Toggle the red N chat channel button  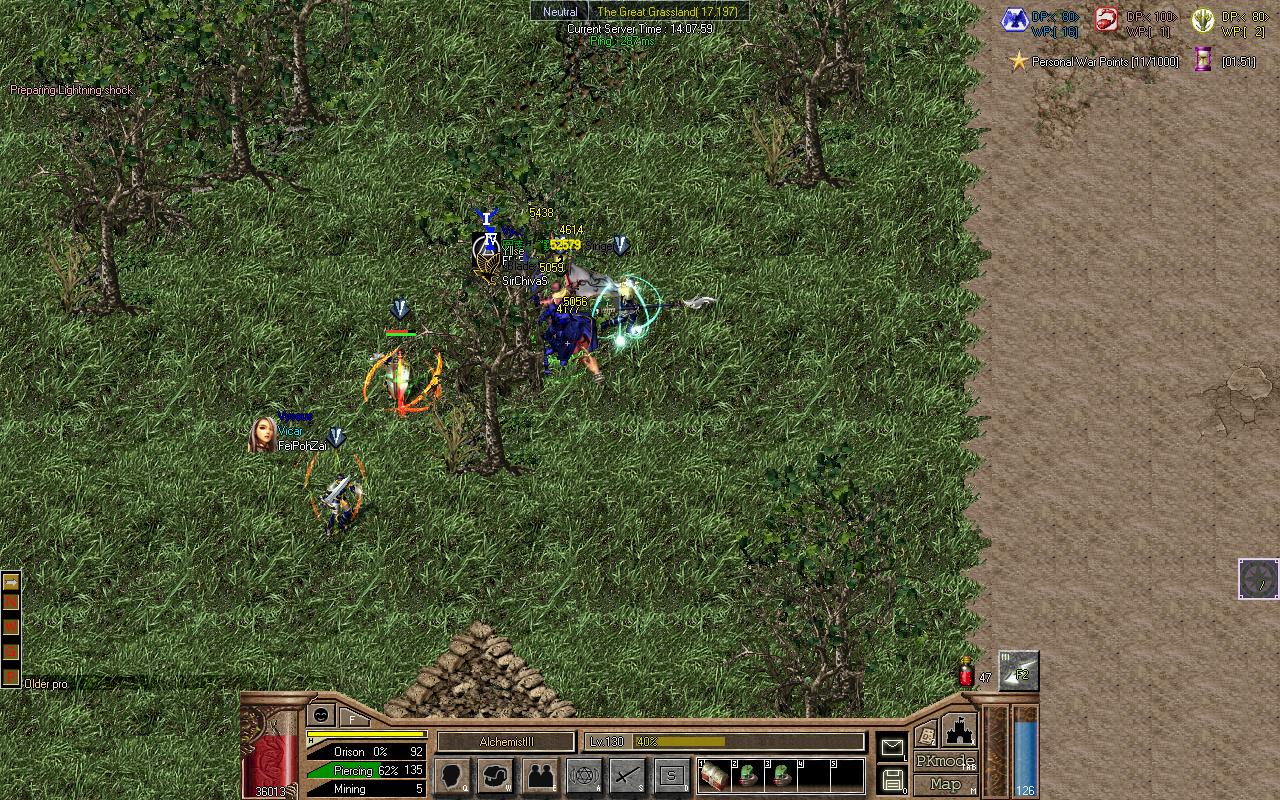point(11,604)
